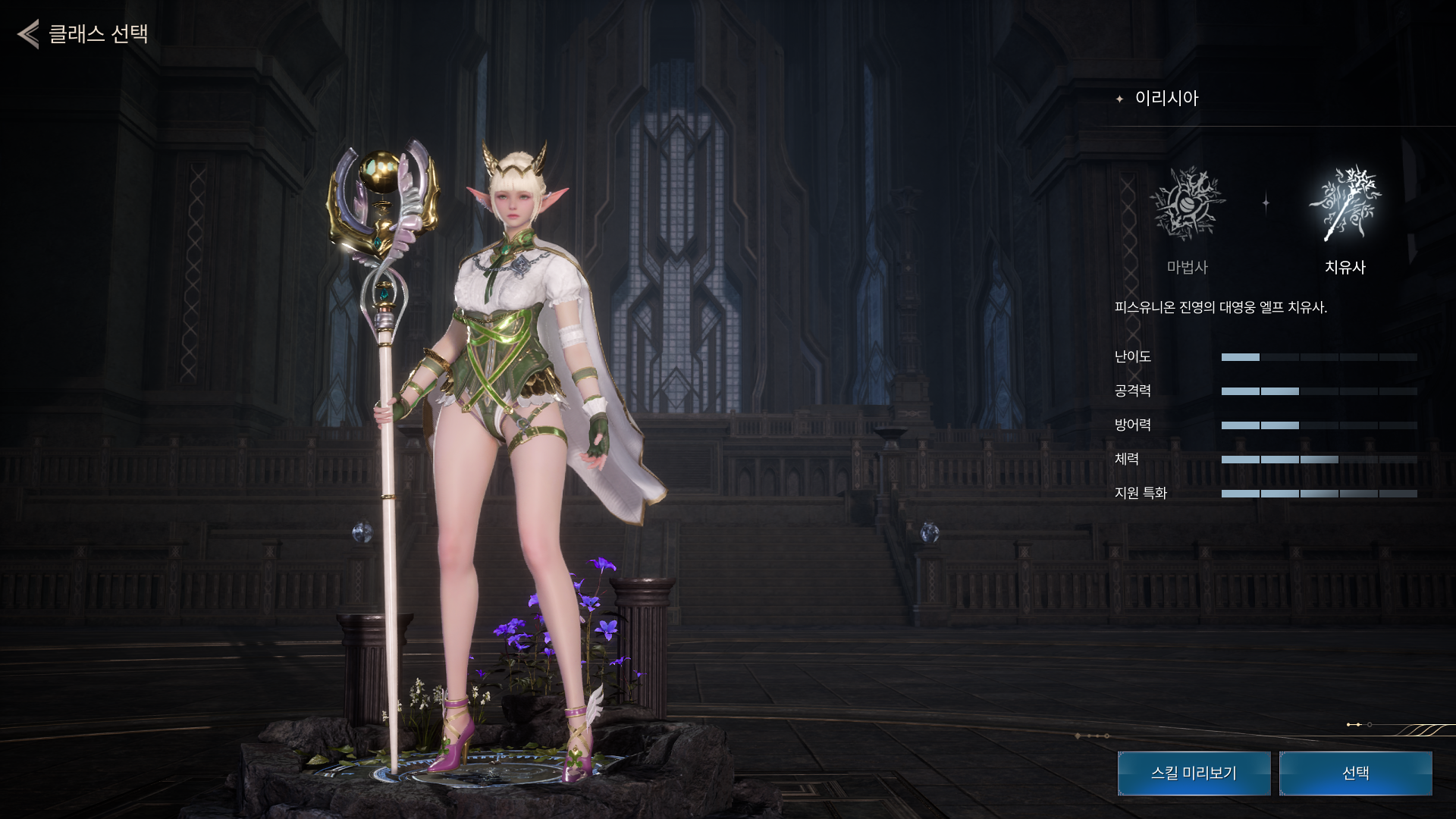Confirm class with the 선택 button
This screenshot has width=1456, height=819.
coord(1355,773)
